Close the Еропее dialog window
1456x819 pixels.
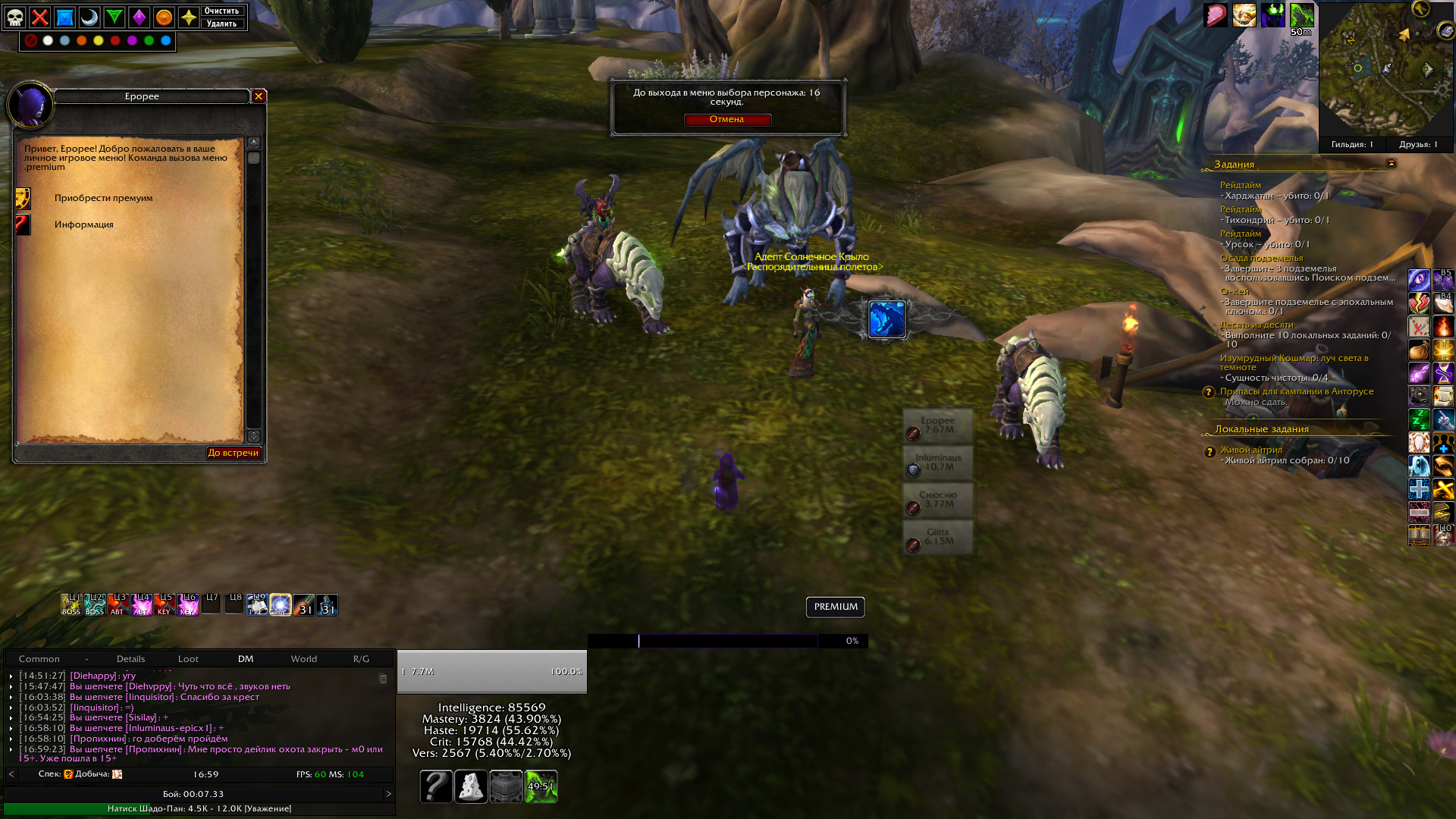coord(259,96)
